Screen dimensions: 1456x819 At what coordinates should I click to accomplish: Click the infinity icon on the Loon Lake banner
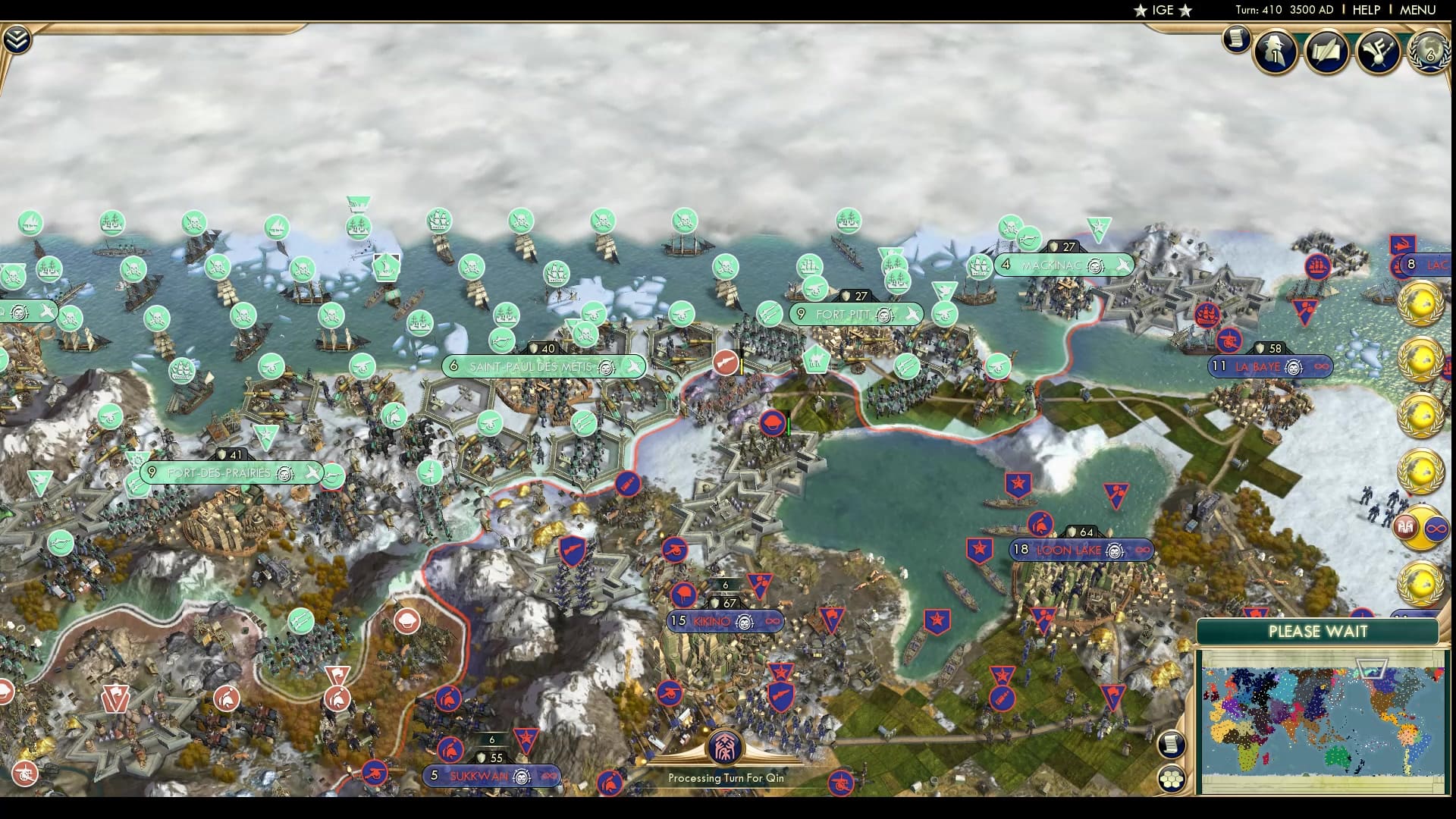pyautogui.click(x=1142, y=551)
